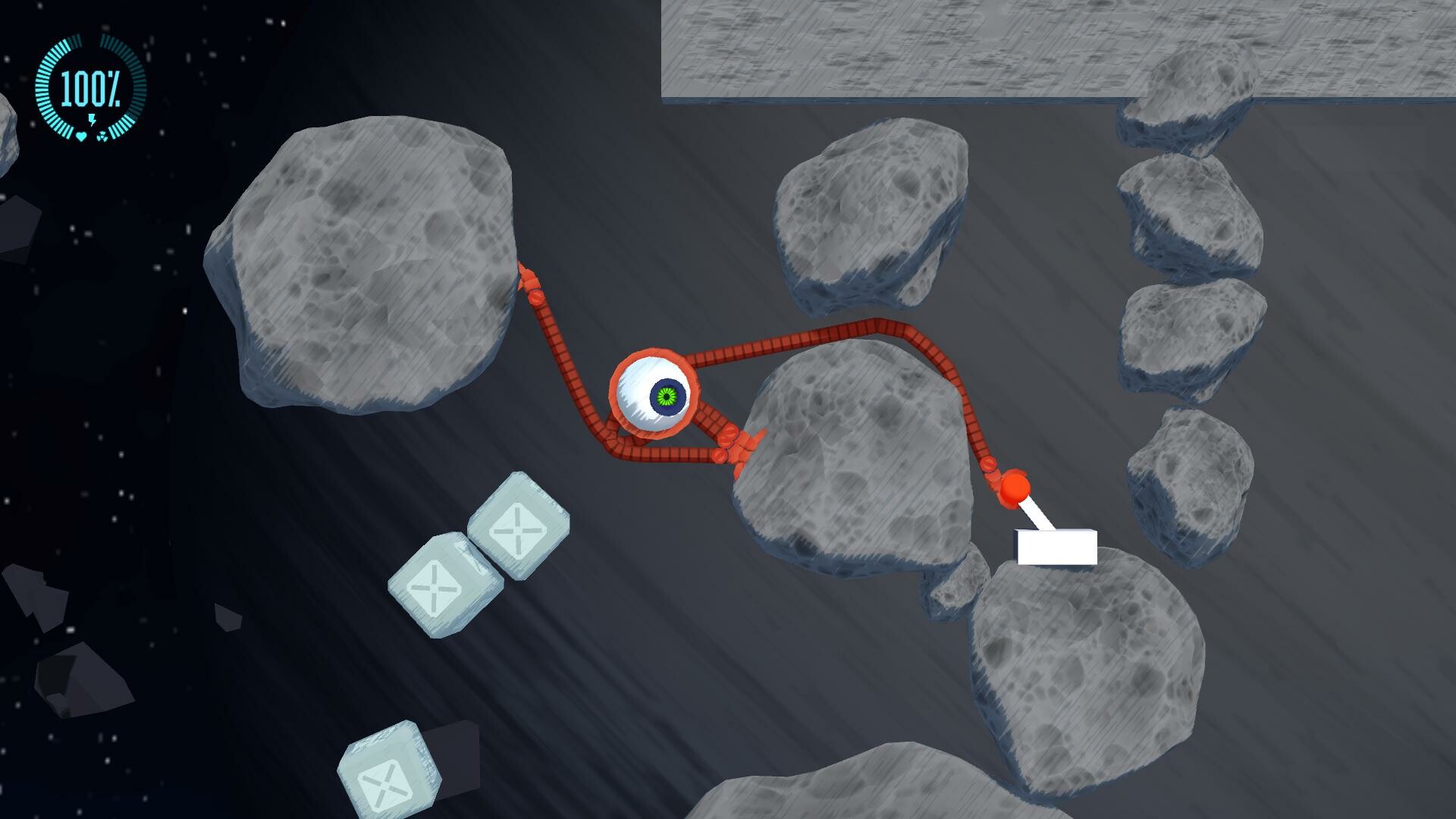Click the lightning bolt icon below the 100% readout
This screenshot has width=1456, height=819.
click(x=93, y=119)
